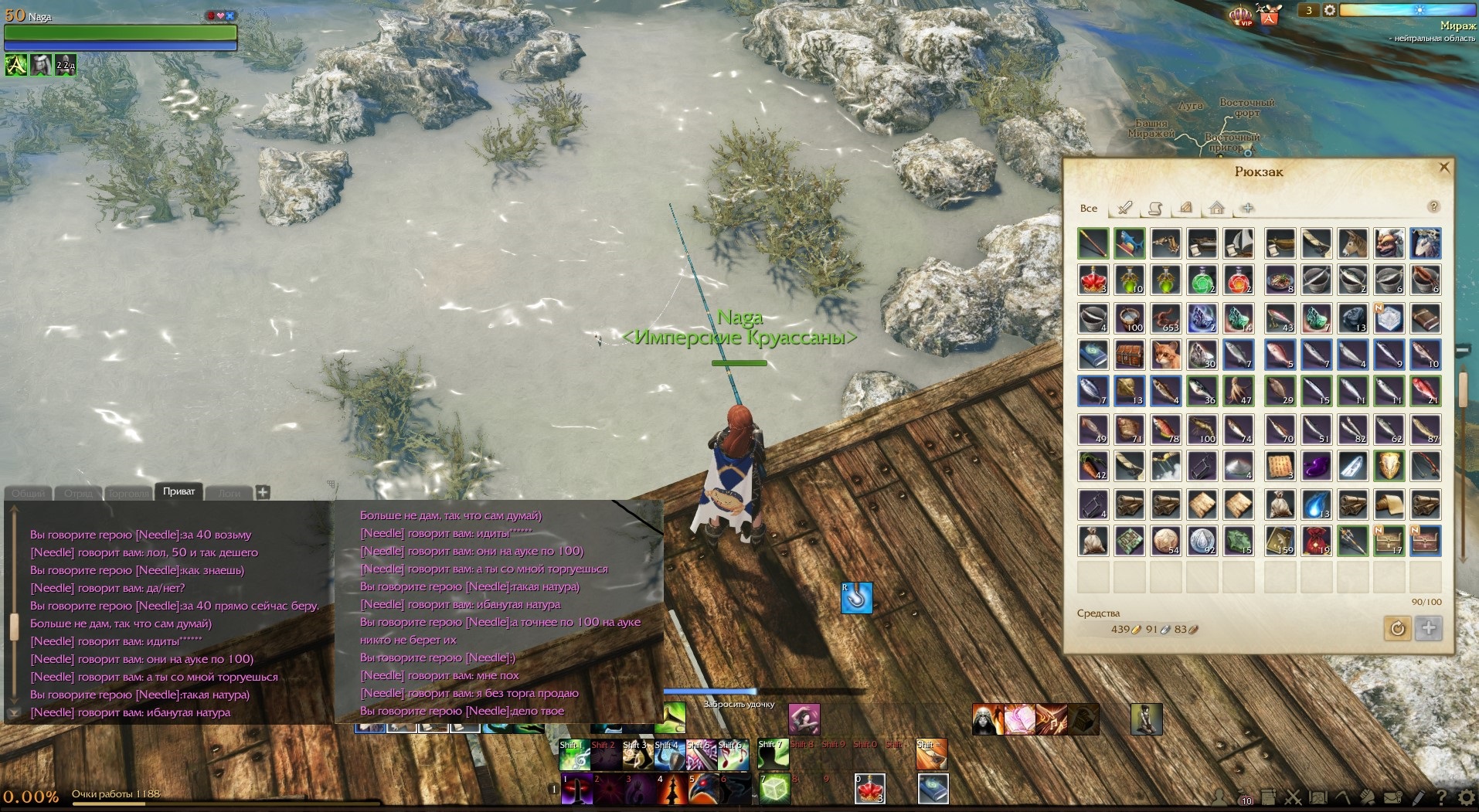Add a new chat tab
Screen dimensions: 1479x812
pos(263,492)
